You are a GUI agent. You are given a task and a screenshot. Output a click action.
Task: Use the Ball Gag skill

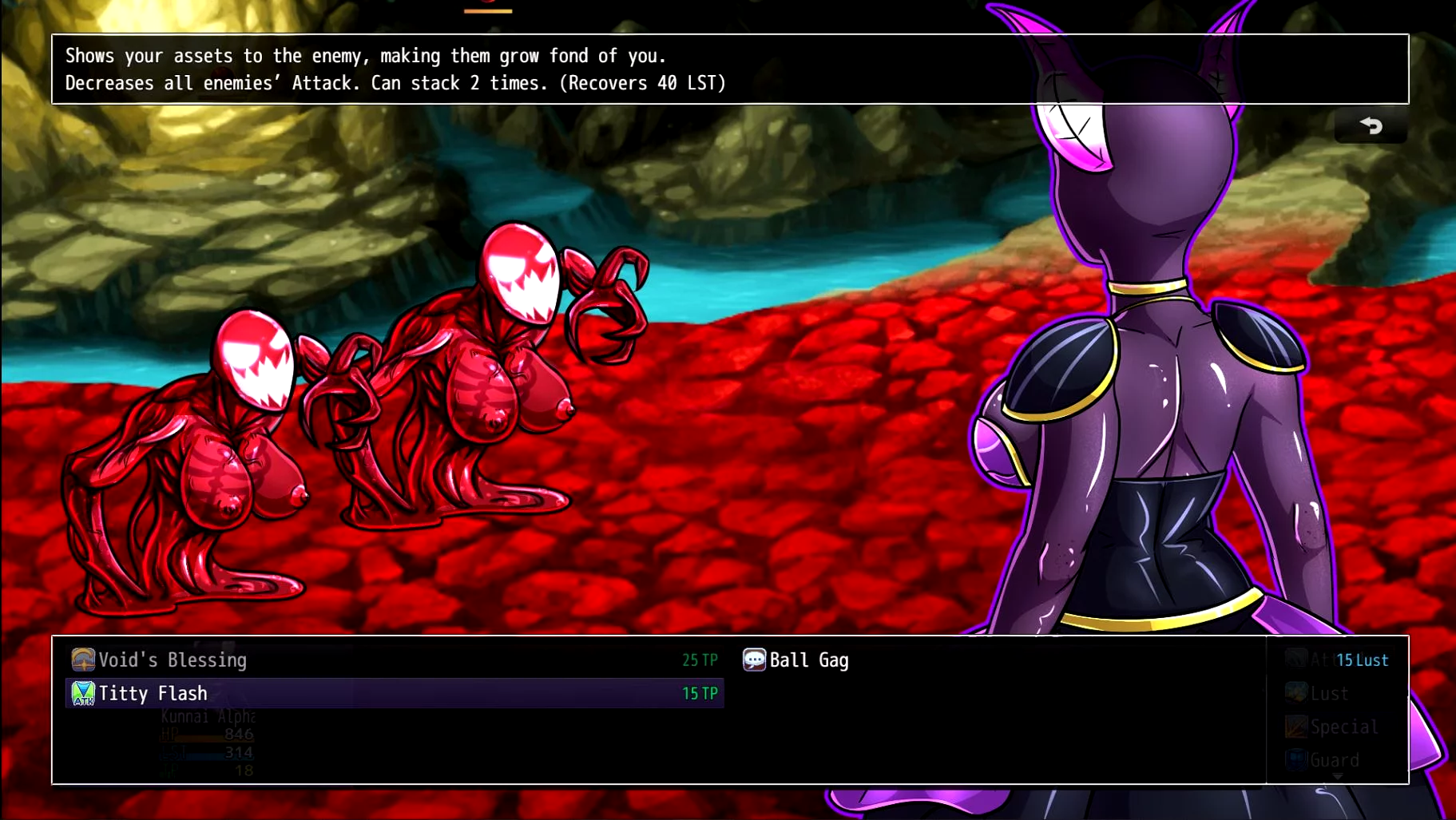[808, 660]
